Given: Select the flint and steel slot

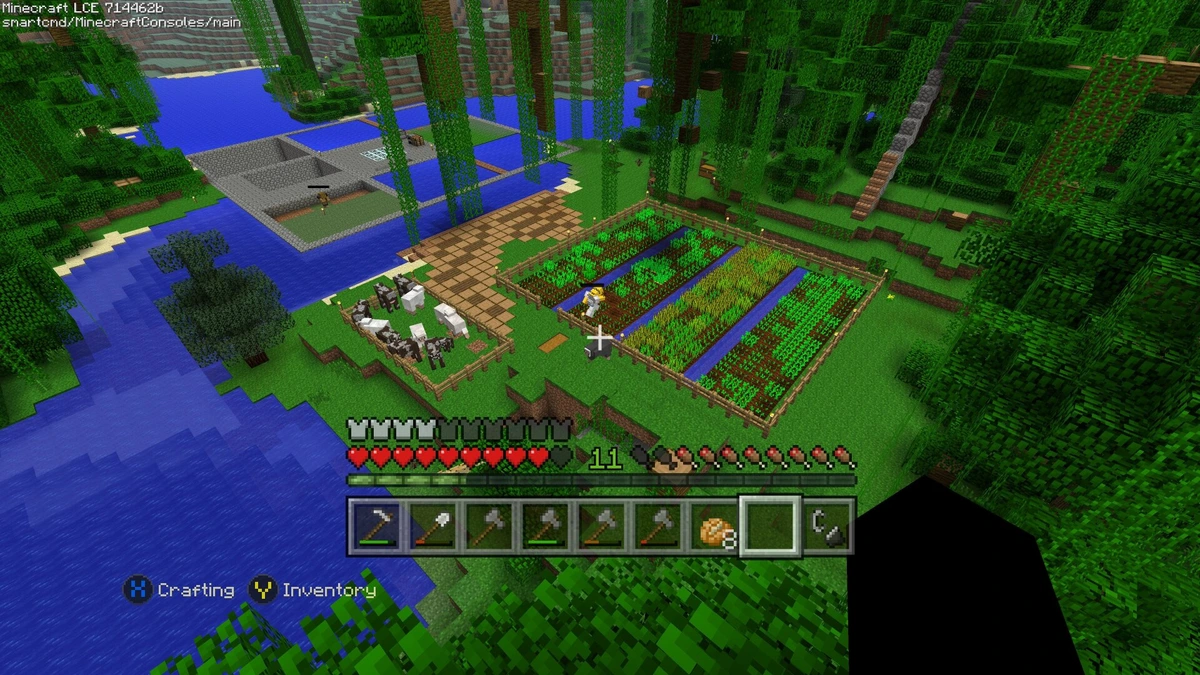Looking at the screenshot, I should [827, 526].
